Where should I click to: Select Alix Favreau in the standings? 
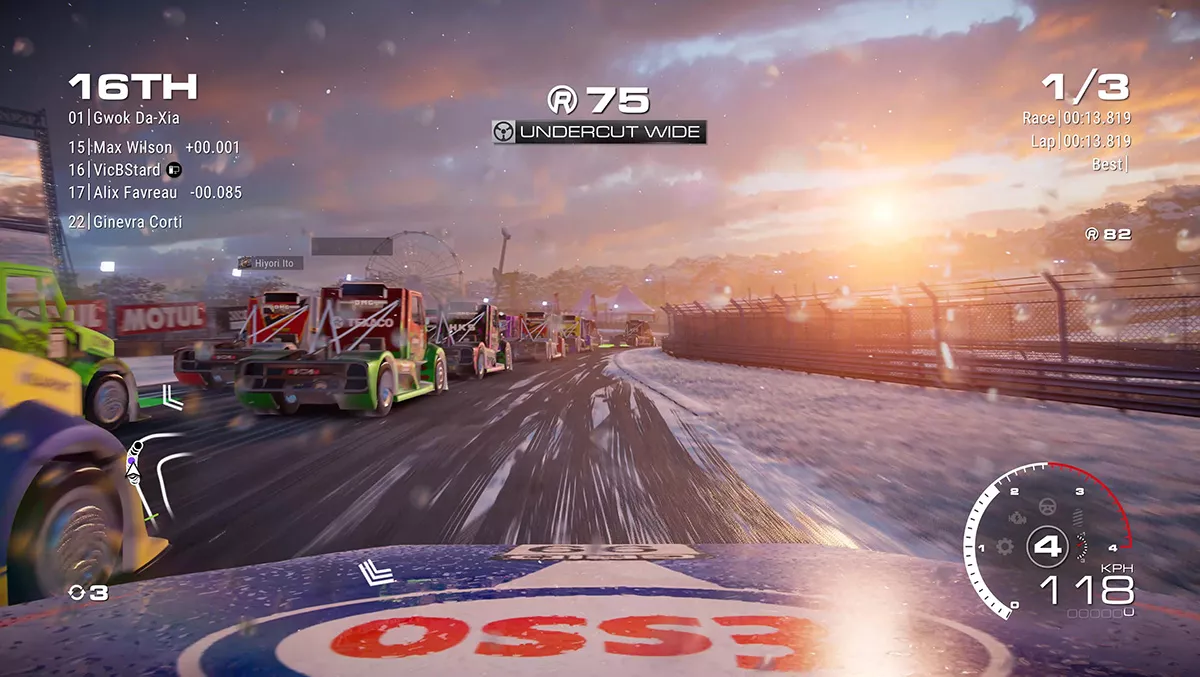click(x=154, y=193)
